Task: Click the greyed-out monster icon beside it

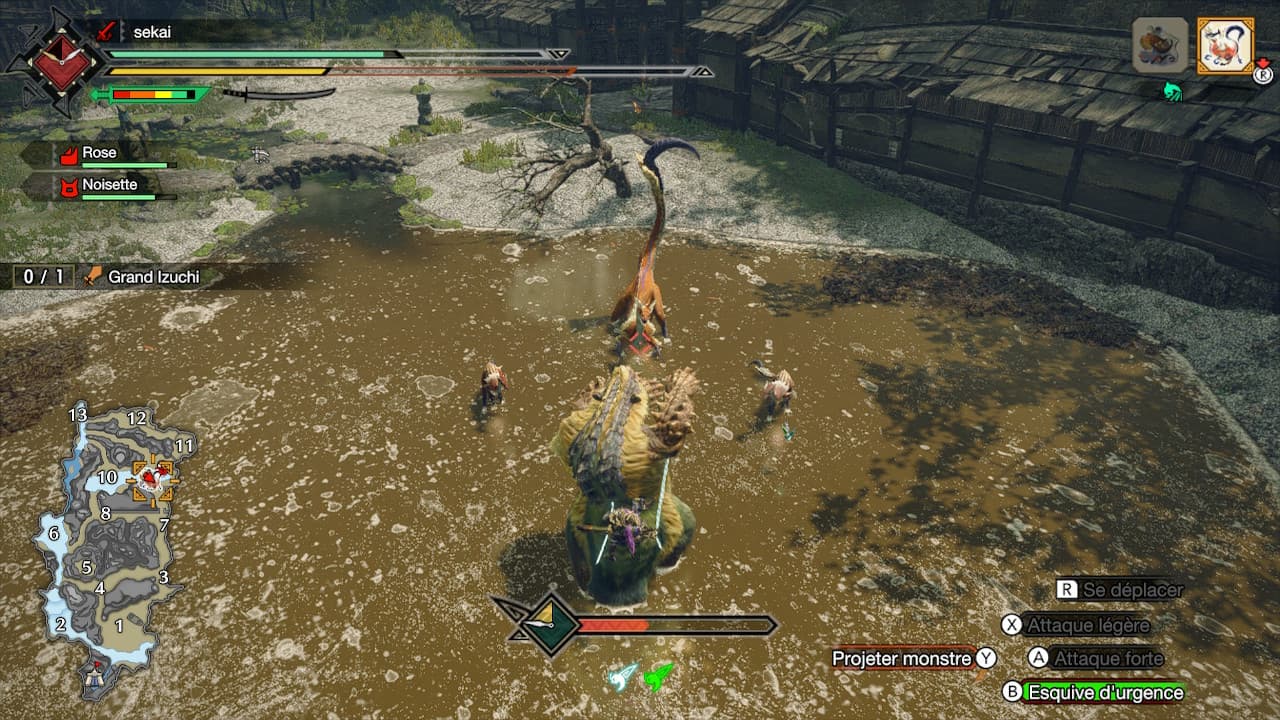Action: coord(1160,46)
